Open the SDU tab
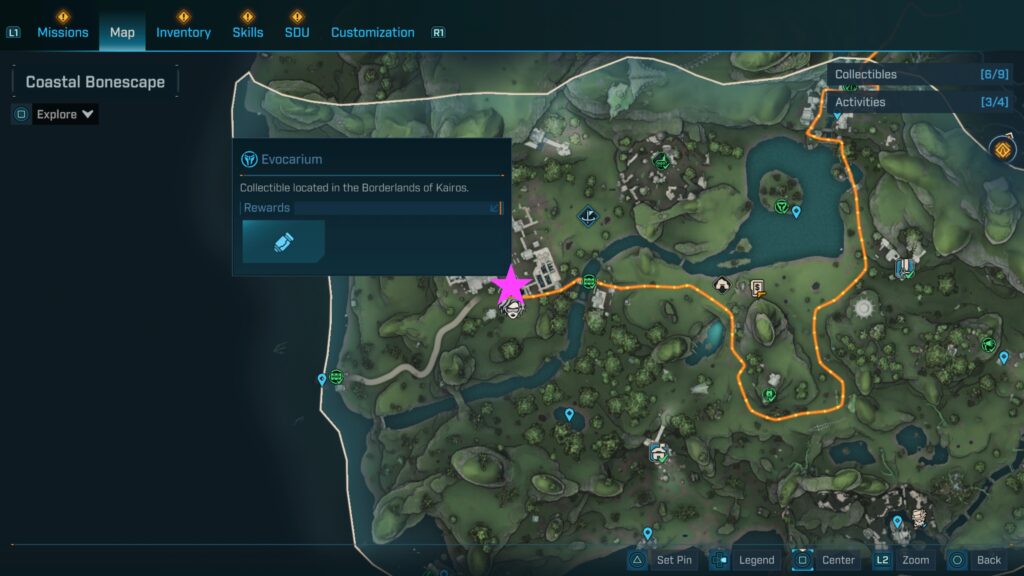The height and width of the screenshot is (576, 1024). coord(297,32)
